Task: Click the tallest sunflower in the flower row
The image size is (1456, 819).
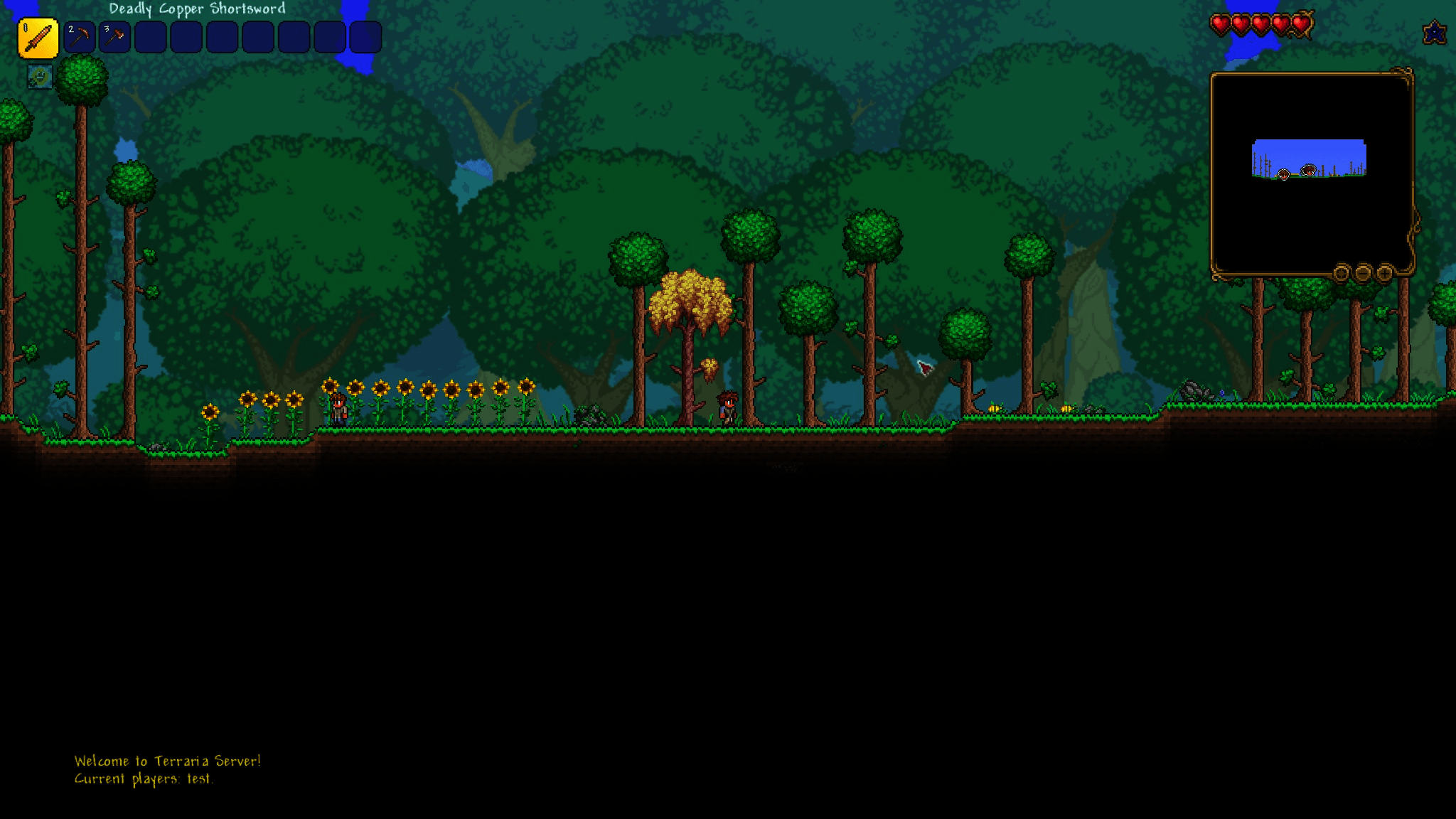Action: click(331, 387)
